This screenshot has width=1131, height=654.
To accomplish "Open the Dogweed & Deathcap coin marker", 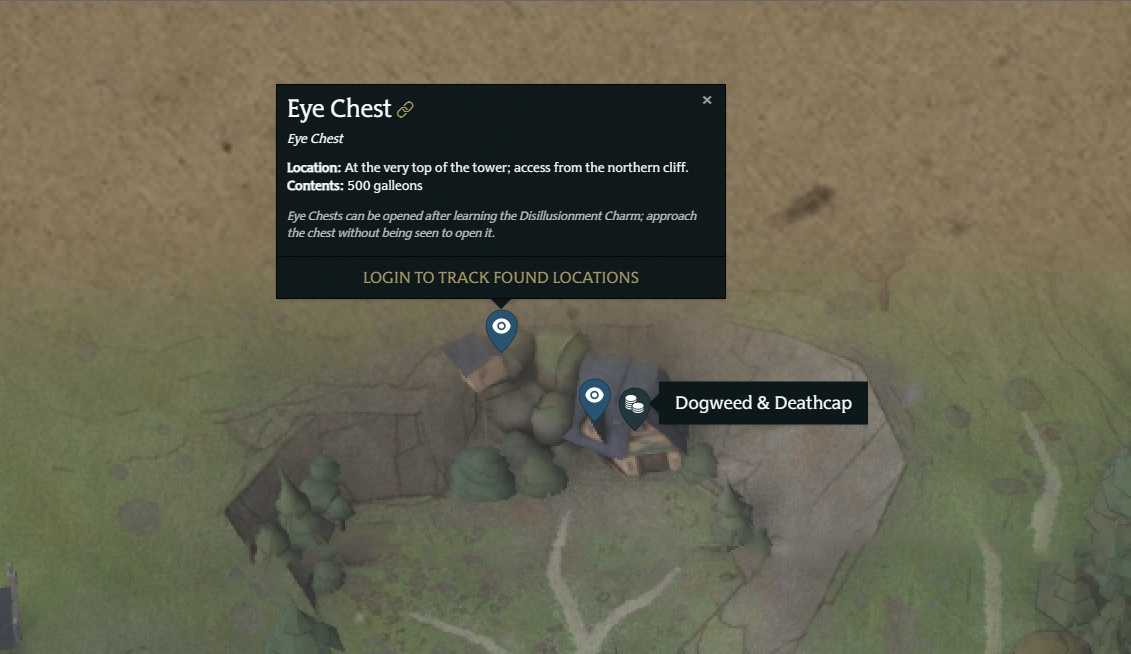I will [x=634, y=405].
